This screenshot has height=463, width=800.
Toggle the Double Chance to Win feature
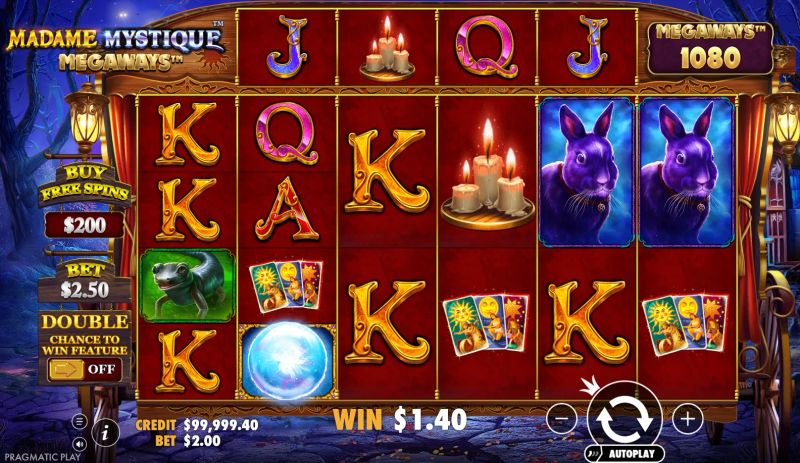[84, 368]
